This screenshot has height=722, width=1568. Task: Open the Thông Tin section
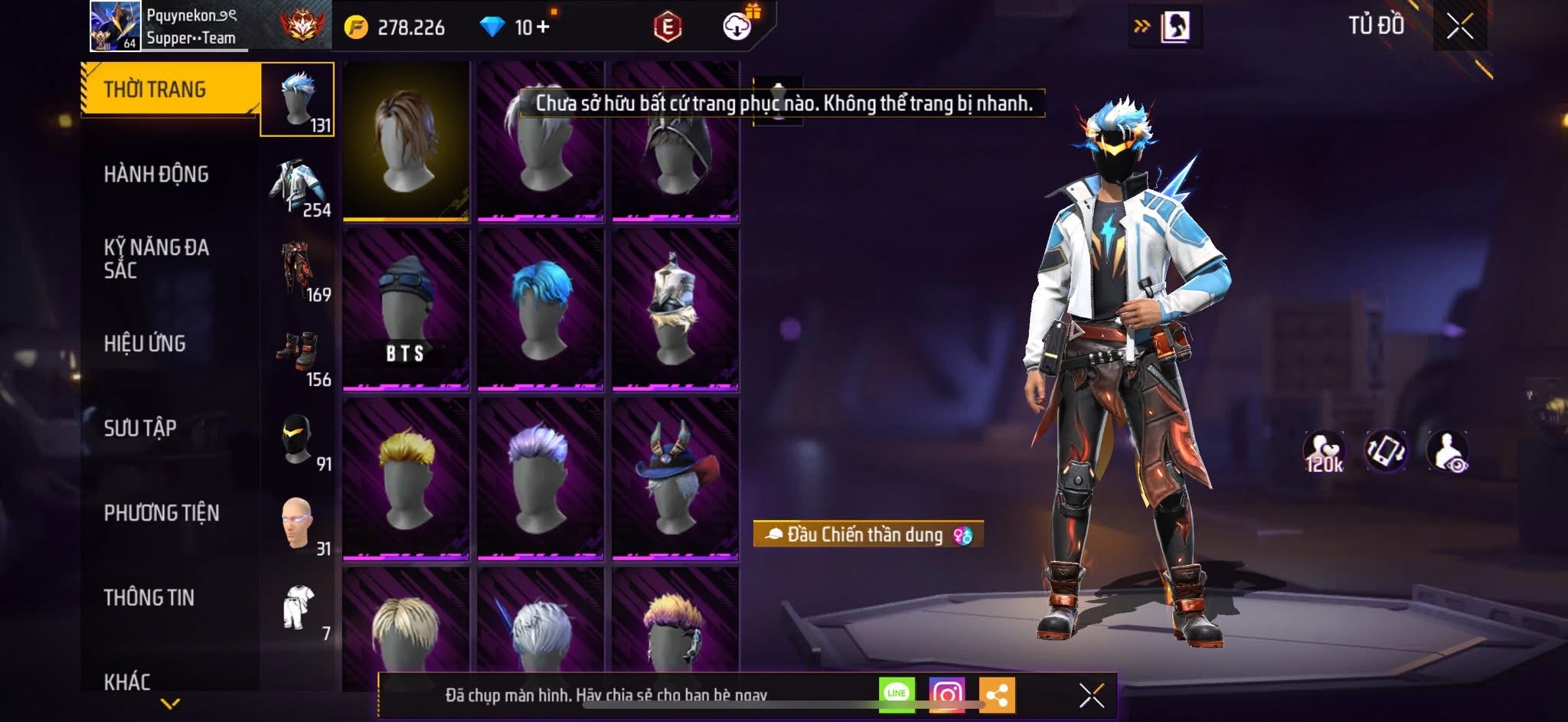point(149,597)
